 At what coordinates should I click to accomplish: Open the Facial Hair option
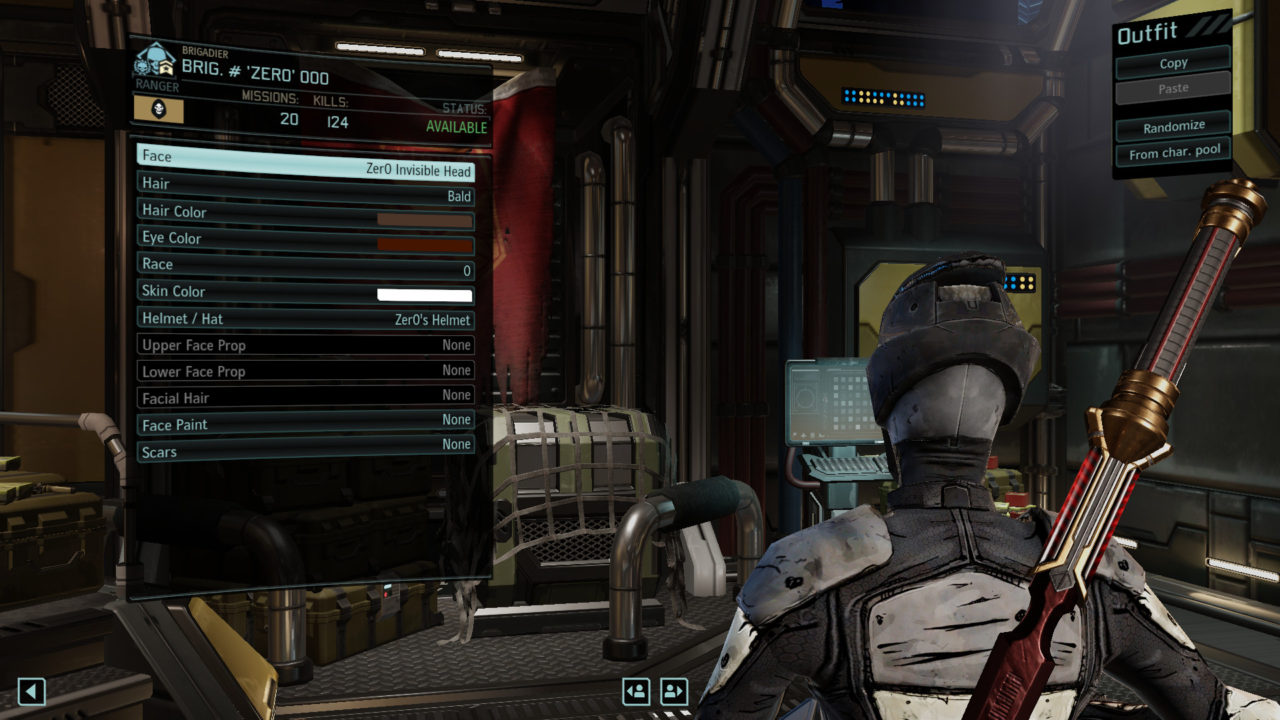(305, 398)
